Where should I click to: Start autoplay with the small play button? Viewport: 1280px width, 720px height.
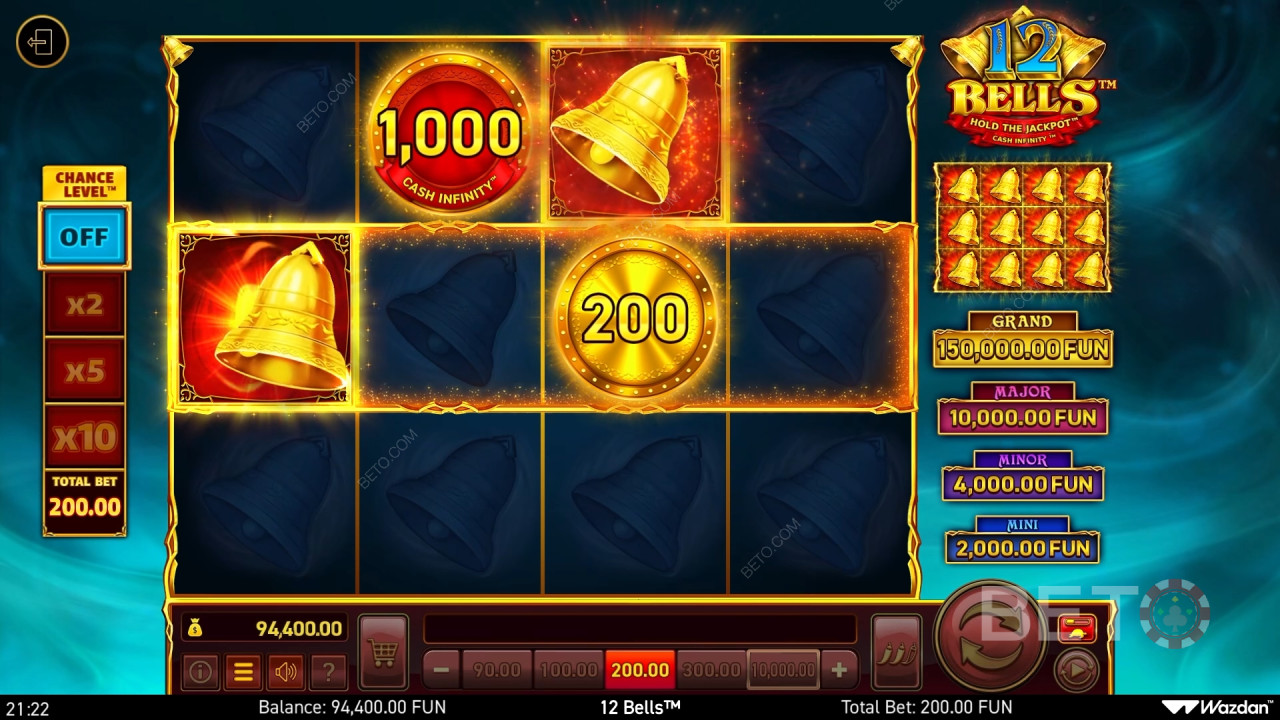[1076, 670]
